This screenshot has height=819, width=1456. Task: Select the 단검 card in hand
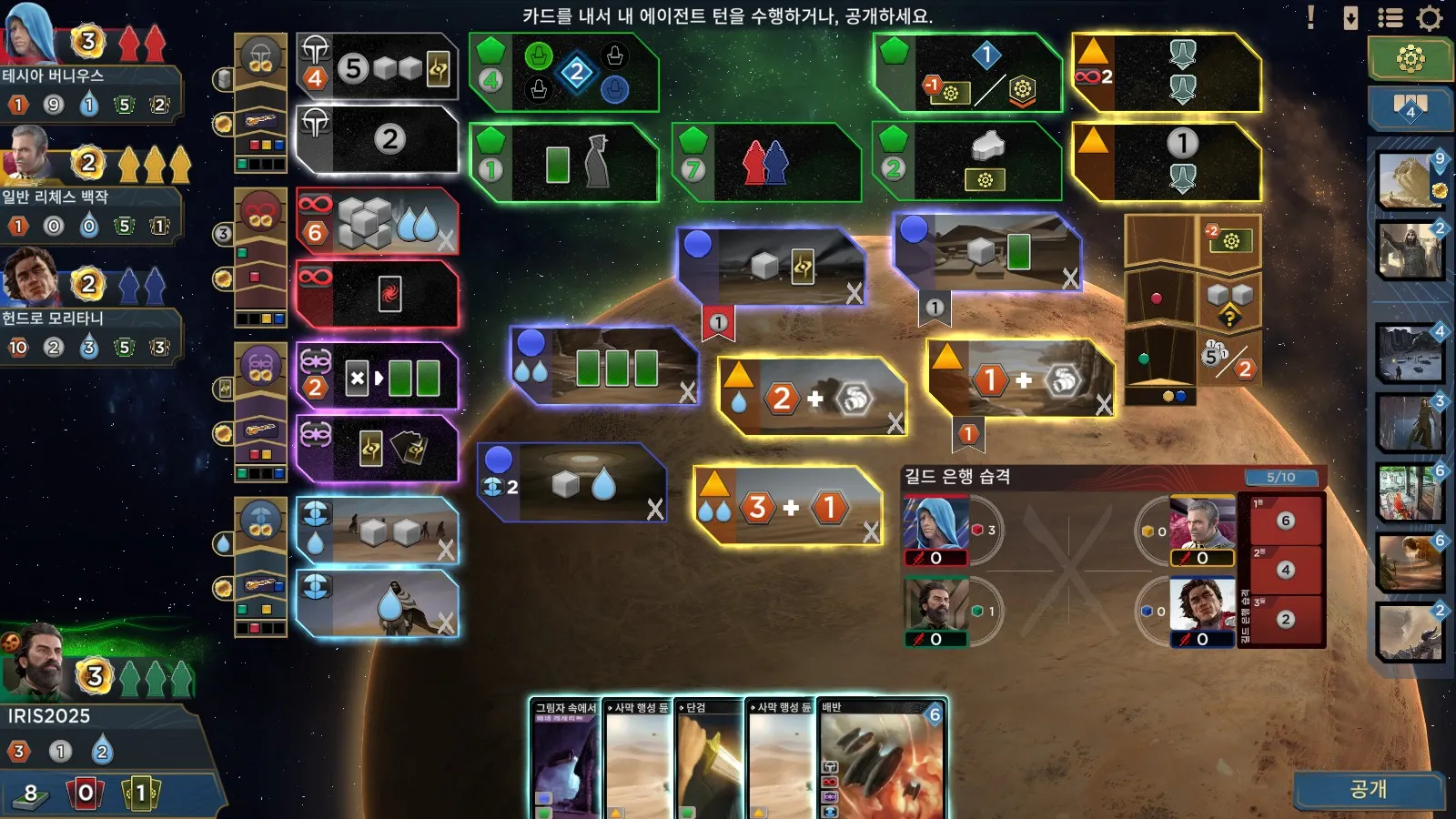pyautogui.click(x=708, y=760)
